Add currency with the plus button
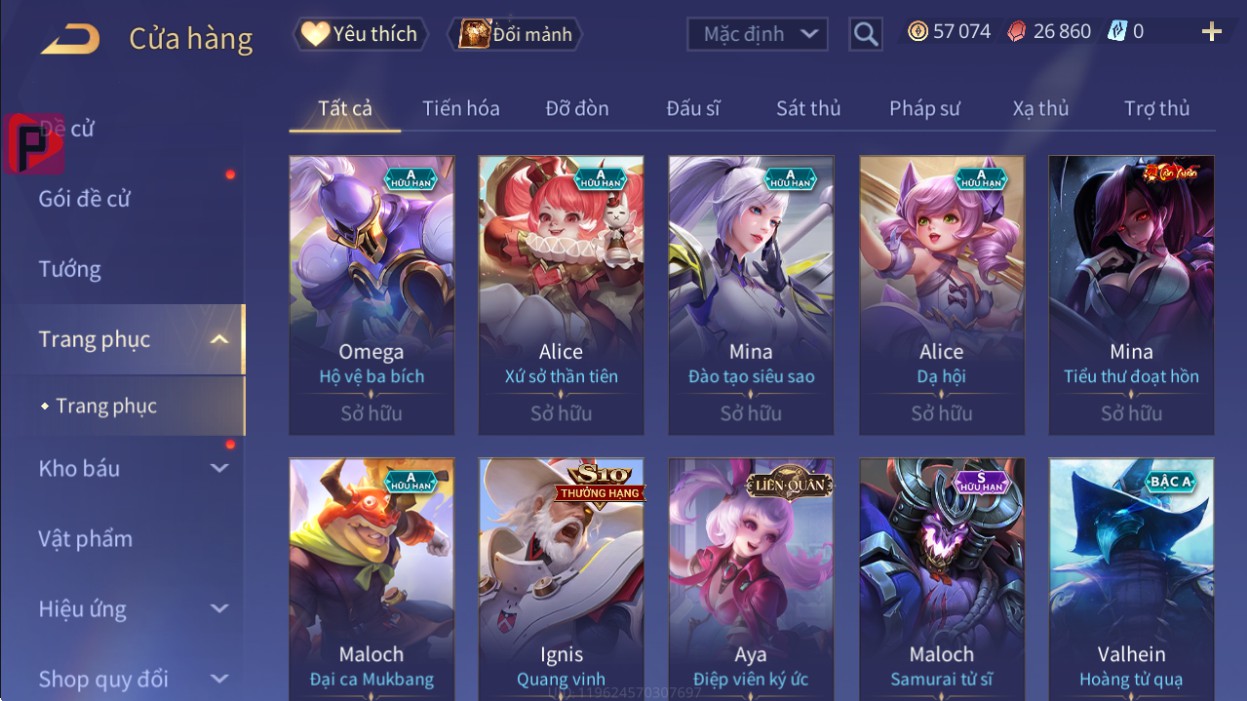This screenshot has height=701, width=1247. pyautogui.click(x=1211, y=32)
